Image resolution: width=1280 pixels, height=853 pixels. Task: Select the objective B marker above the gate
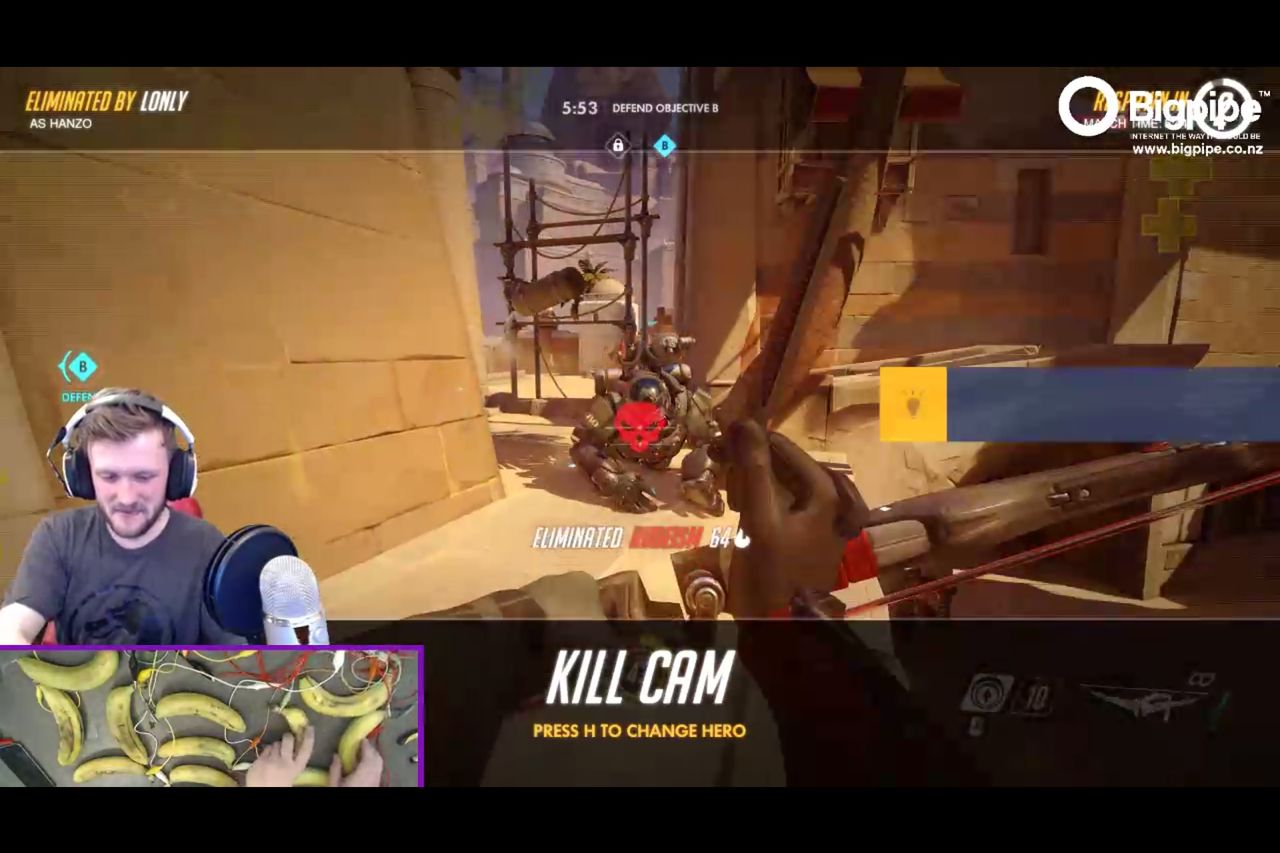663,147
